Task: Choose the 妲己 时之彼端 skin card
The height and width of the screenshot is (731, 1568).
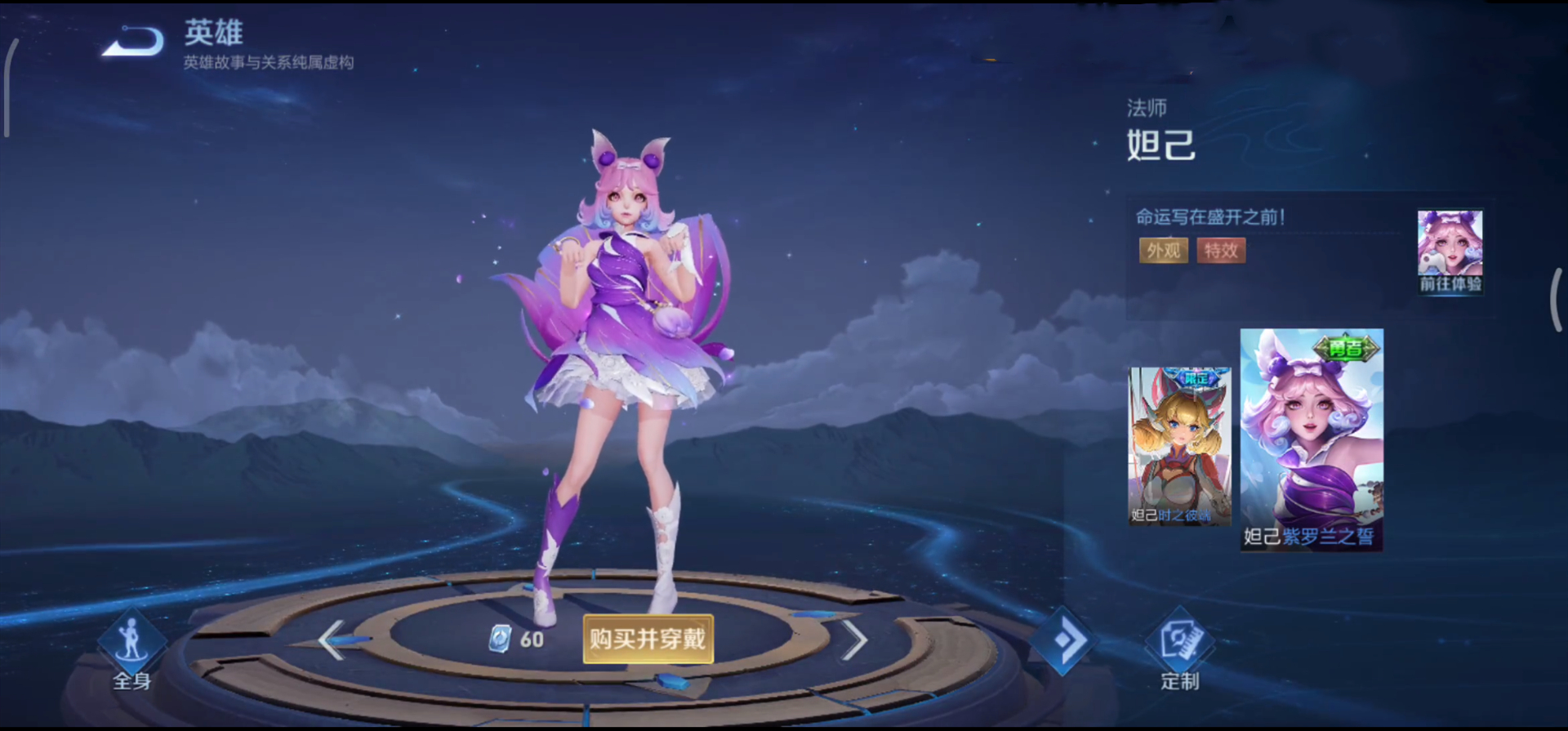Action: [x=1178, y=446]
